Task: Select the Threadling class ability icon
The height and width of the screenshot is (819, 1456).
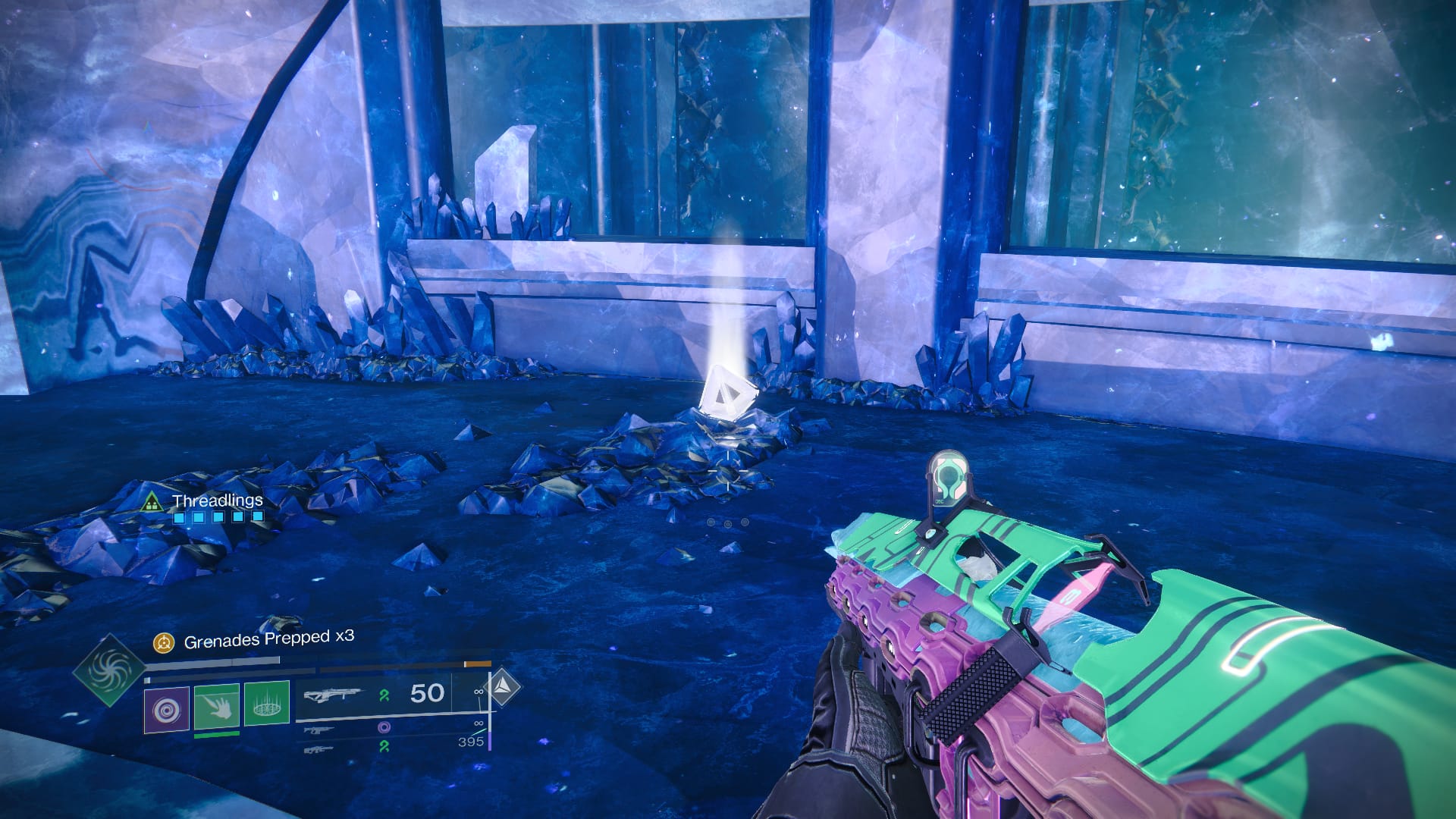Action: pyautogui.click(x=265, y=706)
